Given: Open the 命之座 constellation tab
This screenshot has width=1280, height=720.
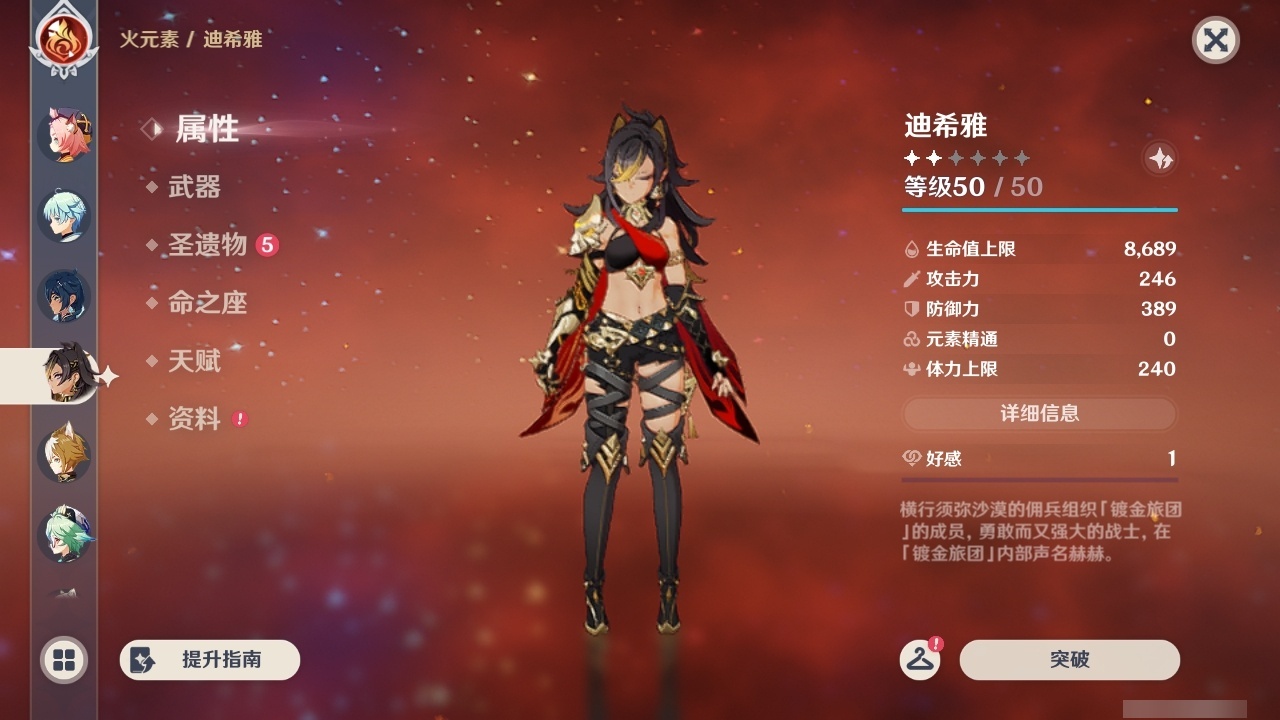Looking at the screenshot, I should [206, 303].
